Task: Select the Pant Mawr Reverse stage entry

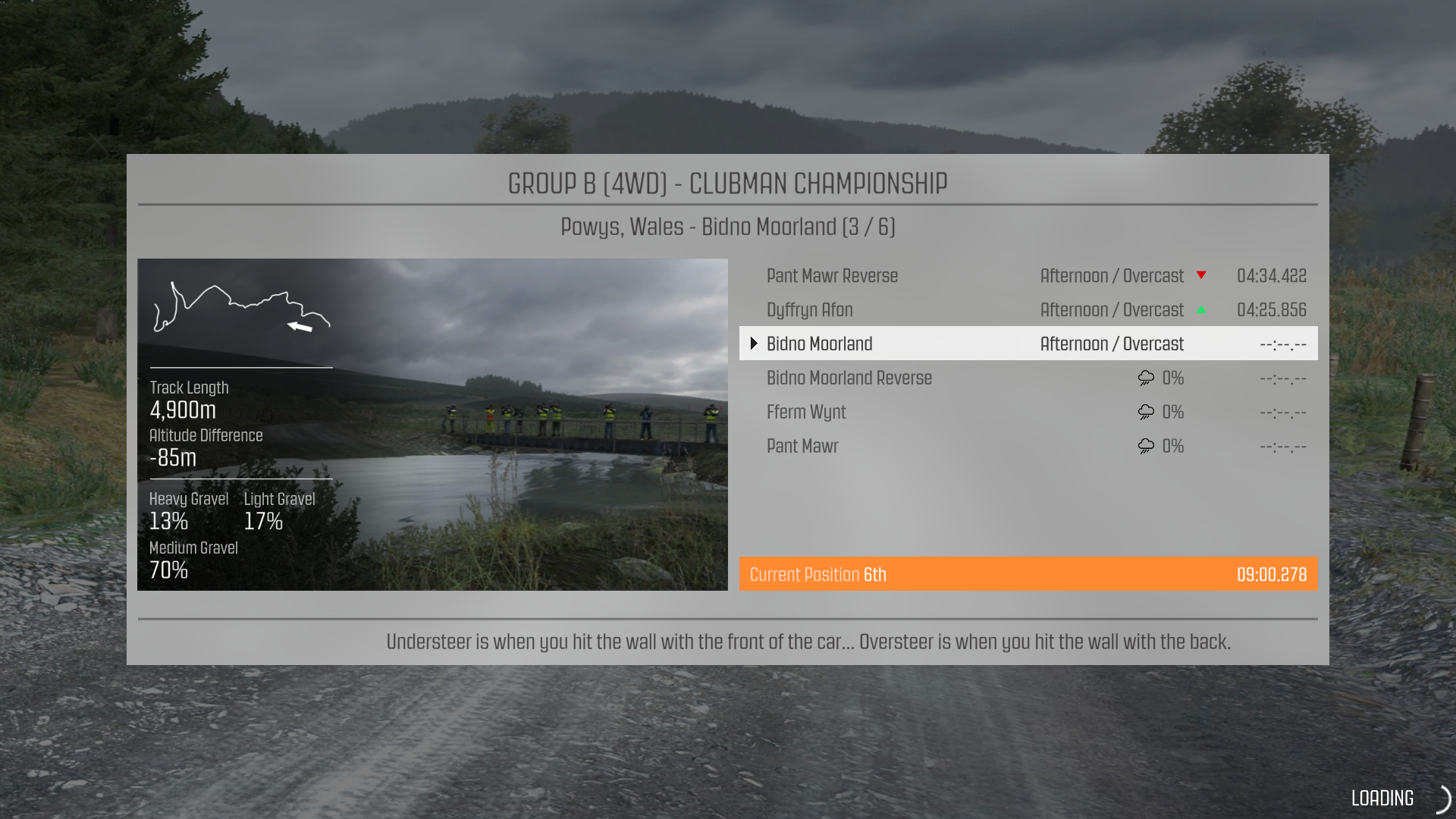Action: coord(832,275)
